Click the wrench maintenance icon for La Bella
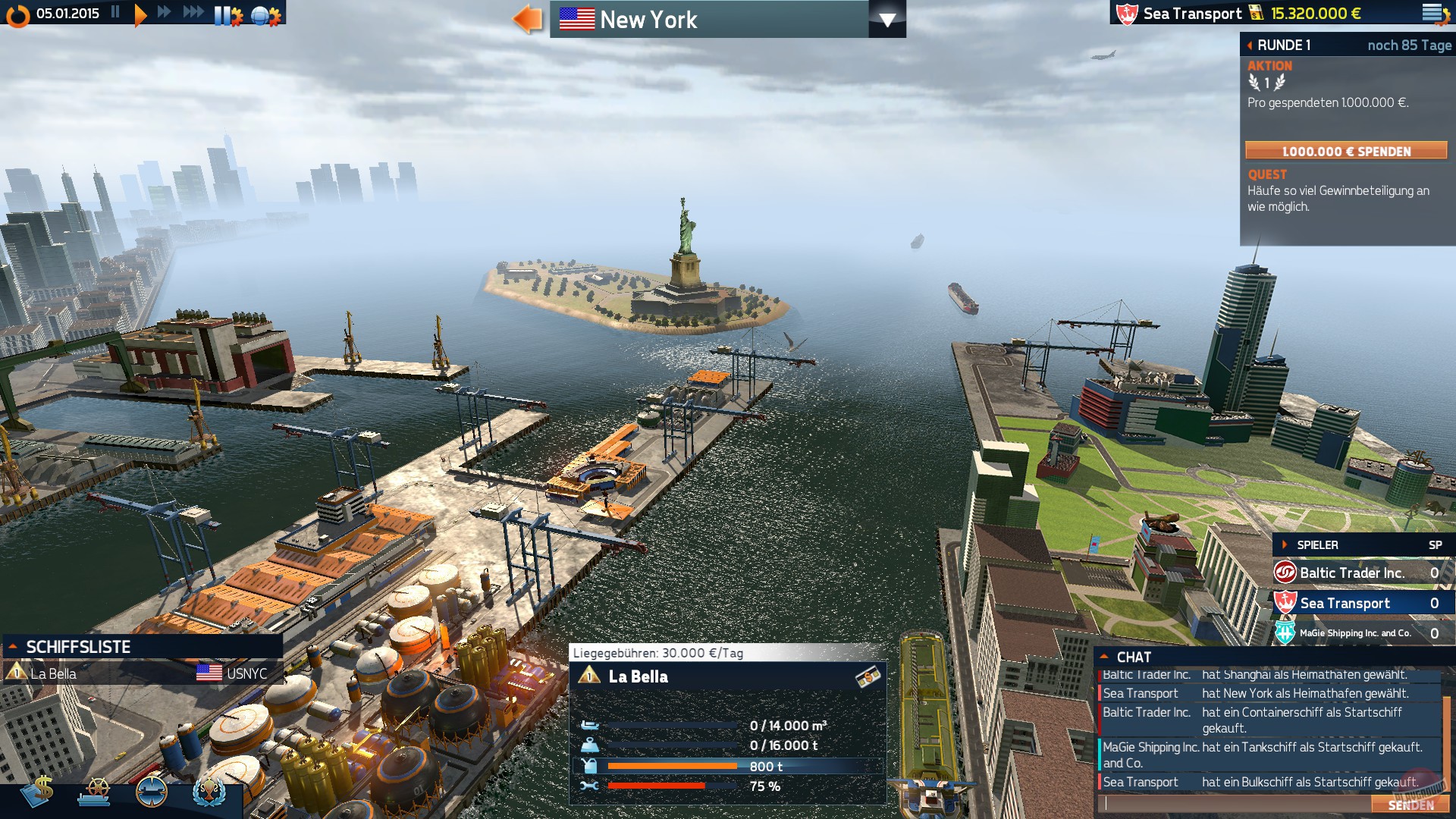 [591, 786]
